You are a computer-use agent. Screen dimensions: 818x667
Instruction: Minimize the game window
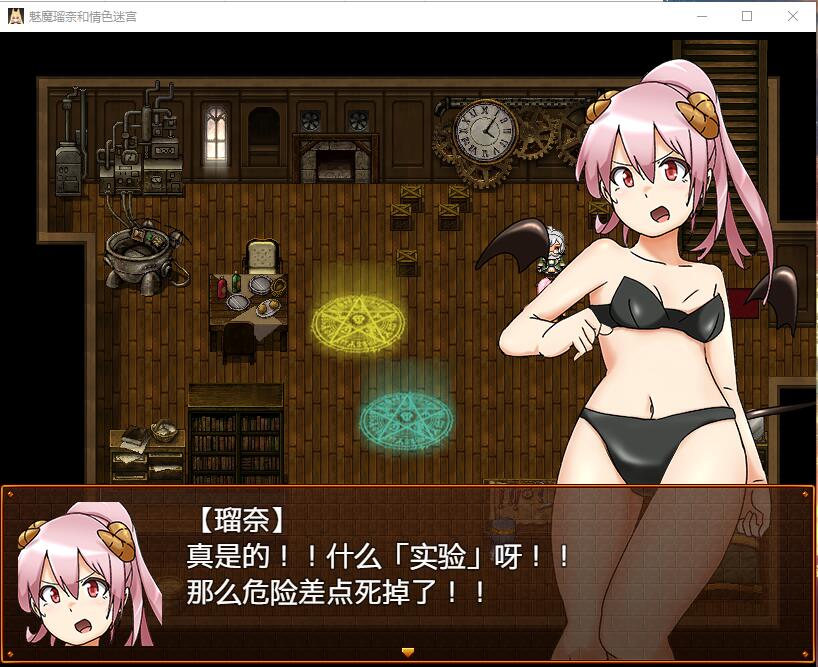pyautogui.click(x=701, y=16)
